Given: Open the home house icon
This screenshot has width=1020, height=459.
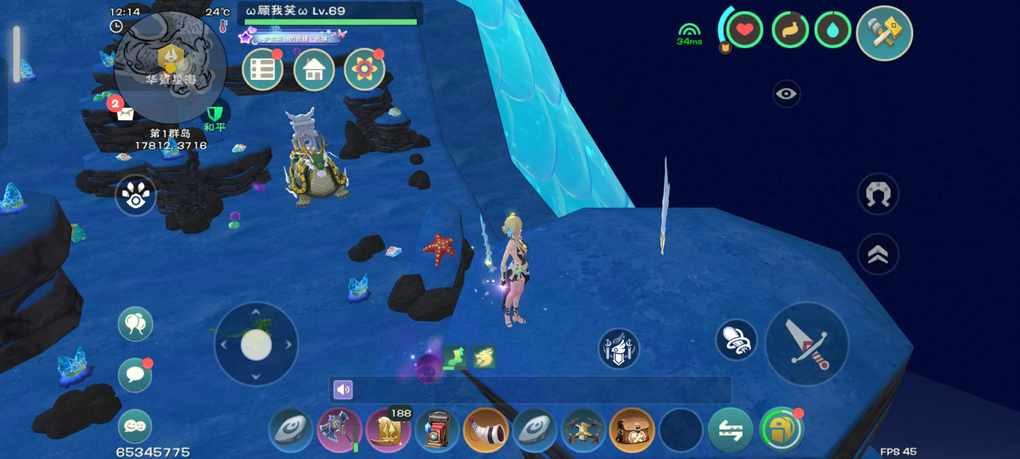Looking at the screenshot, I should click(314, 70).
